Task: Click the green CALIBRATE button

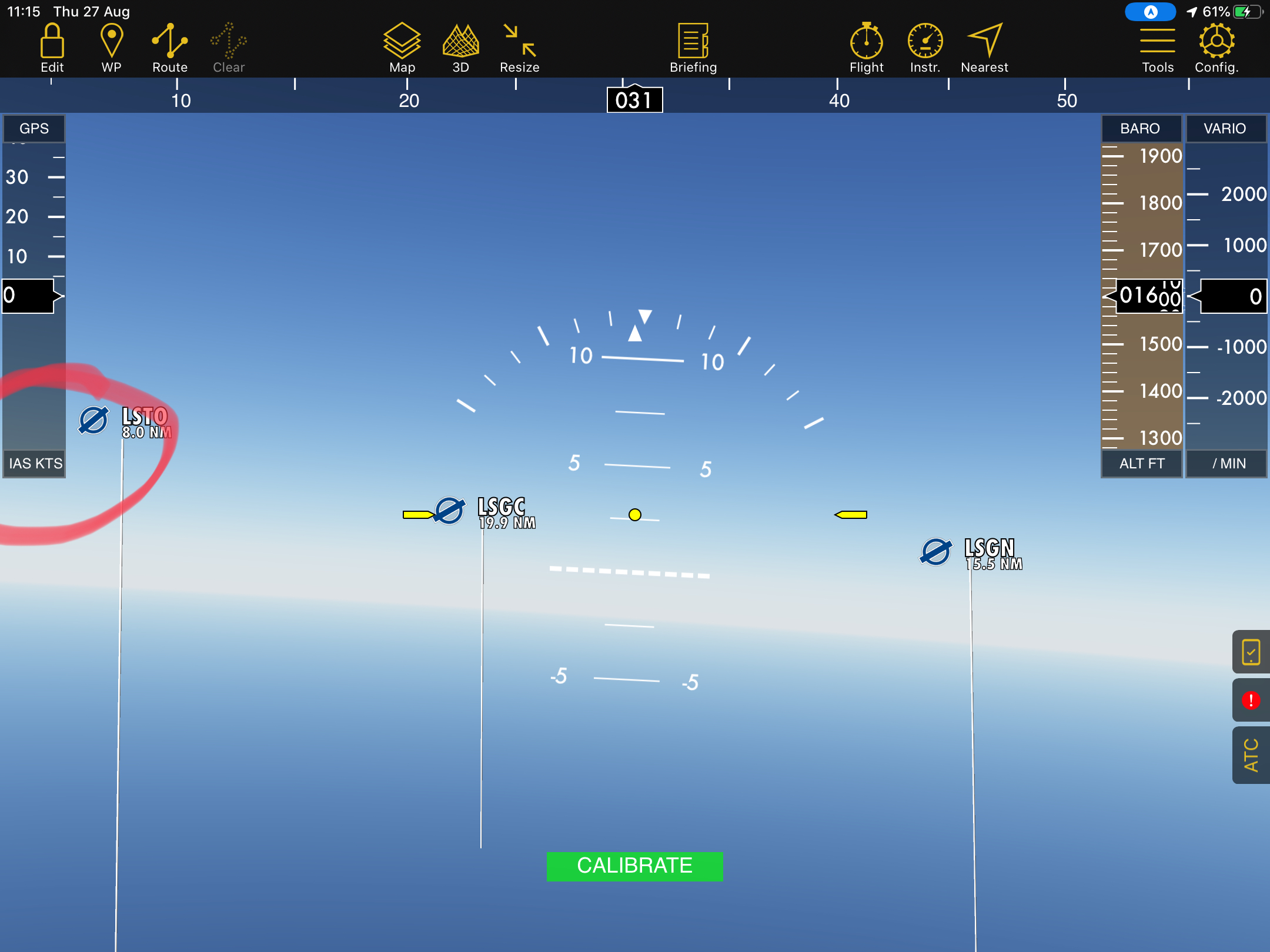Action: point(634,866)
